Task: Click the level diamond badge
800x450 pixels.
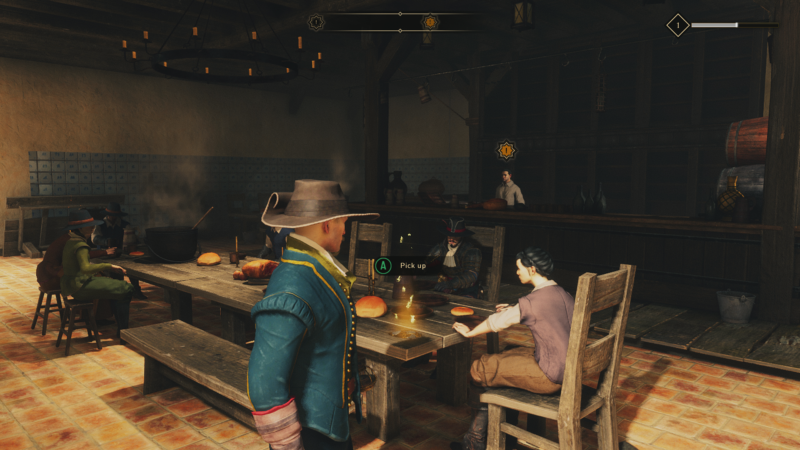Action: point(678,25)
